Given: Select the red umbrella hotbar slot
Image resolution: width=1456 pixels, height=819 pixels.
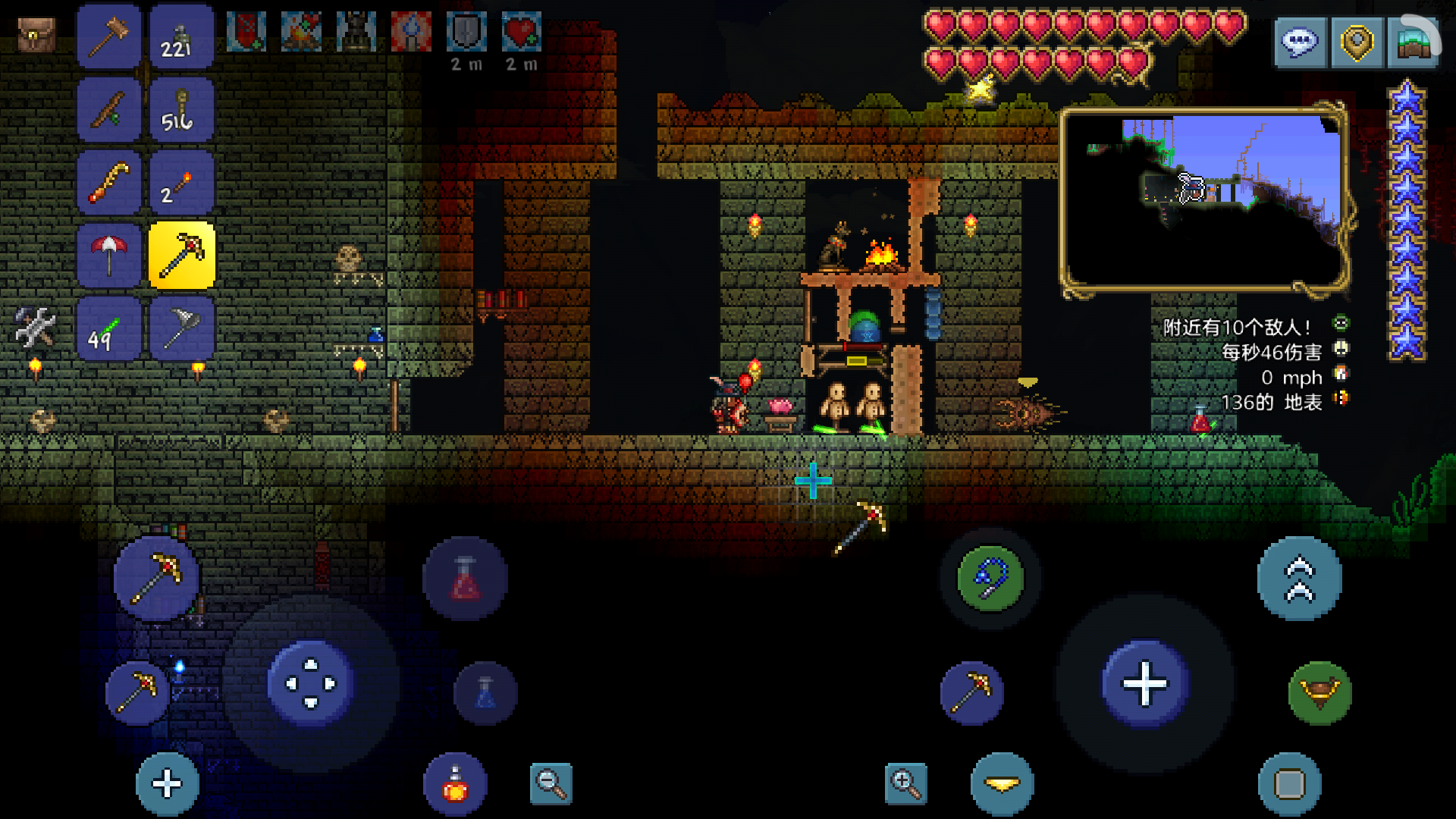Looking at the screenshot, I should click(x=109, y=256).
